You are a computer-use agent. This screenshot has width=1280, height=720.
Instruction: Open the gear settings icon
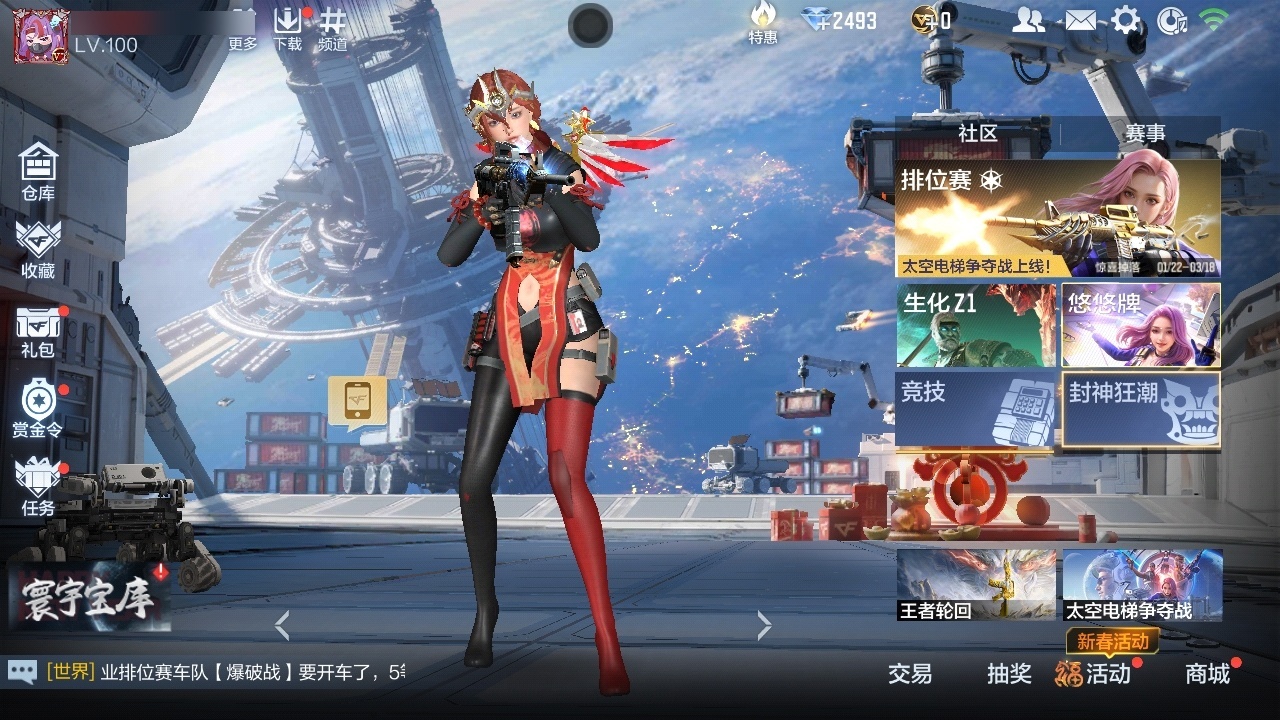1126,20
